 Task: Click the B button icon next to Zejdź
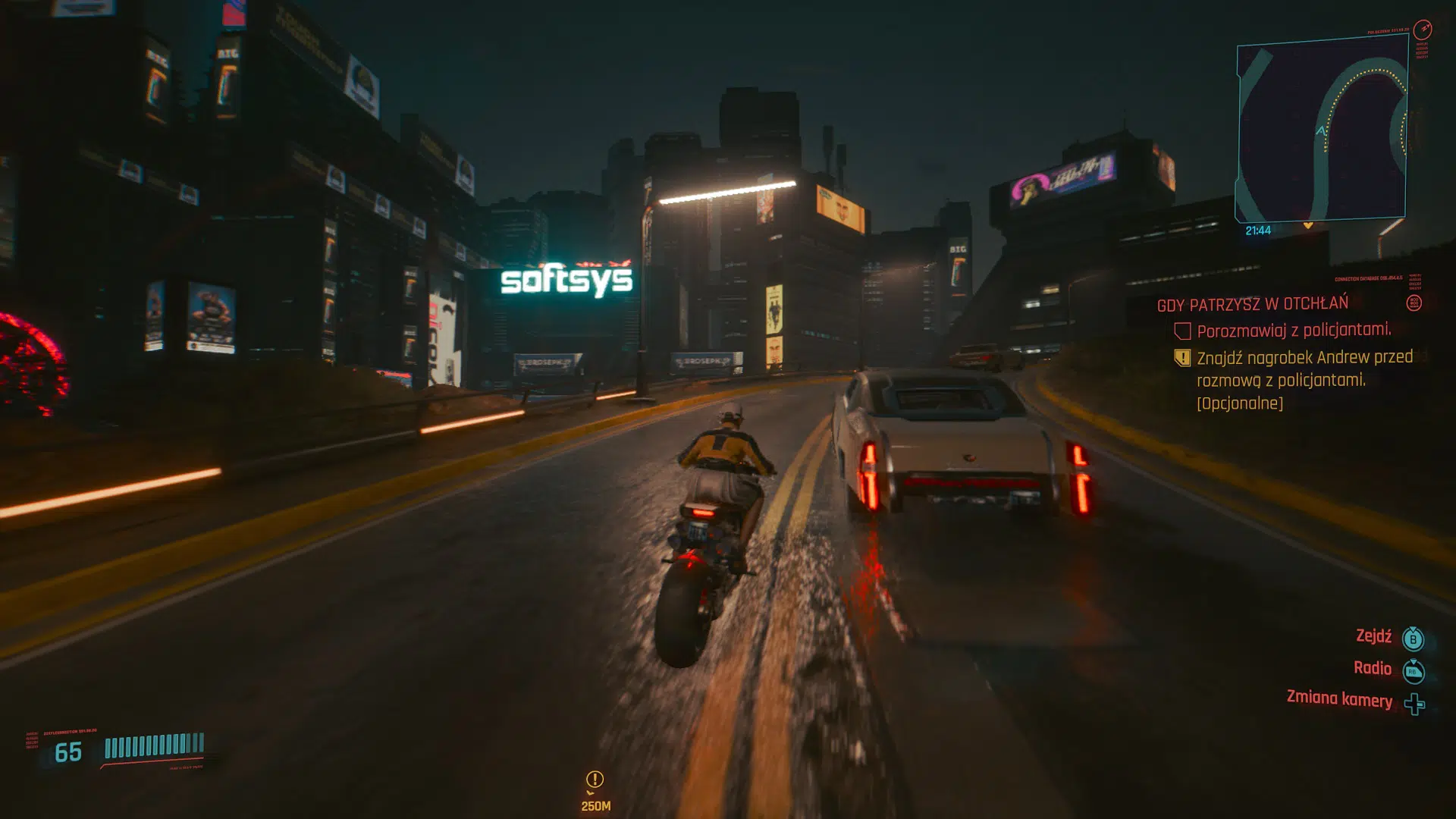[1413, 638]
